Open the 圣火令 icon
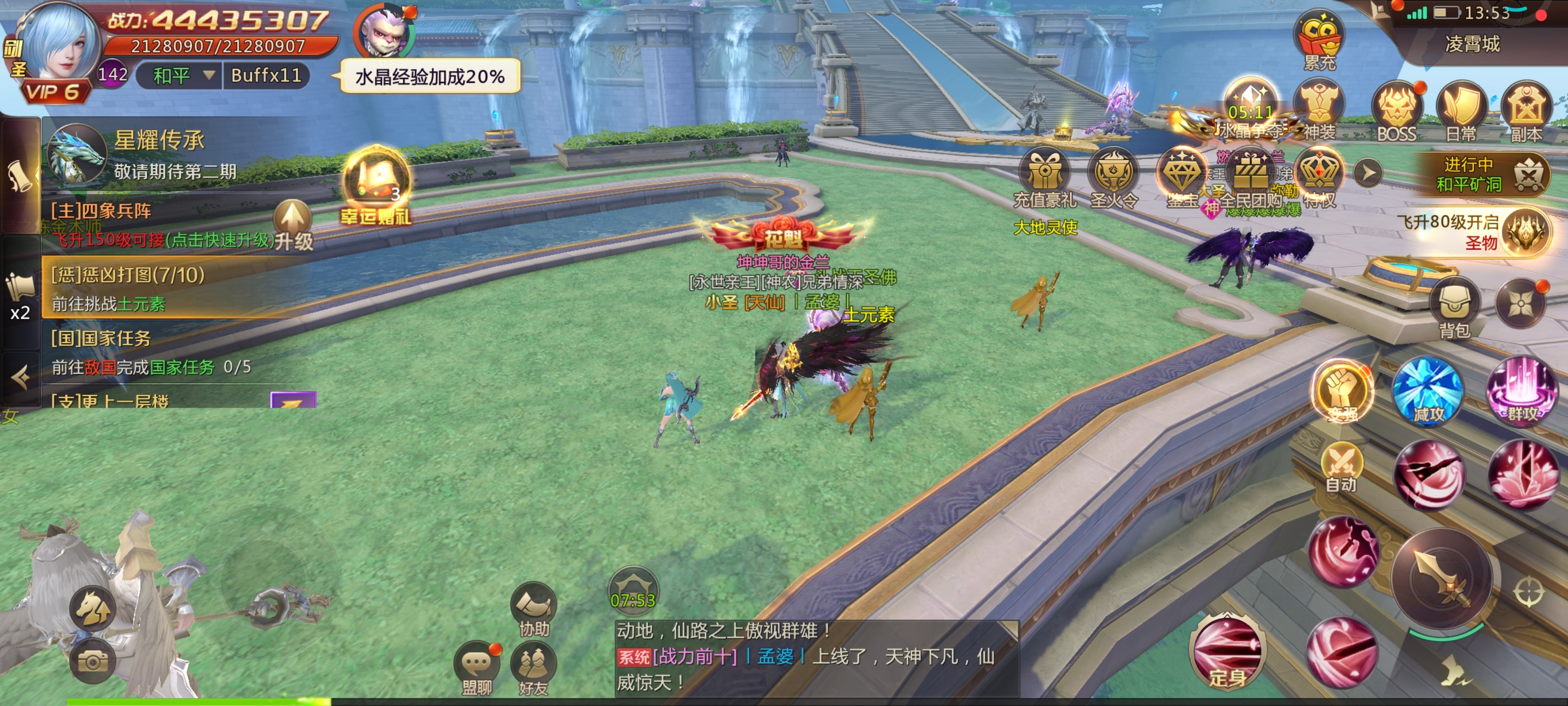This screenshot has height=706, width=1568. pyautogui.click(x=1113, y=176)
